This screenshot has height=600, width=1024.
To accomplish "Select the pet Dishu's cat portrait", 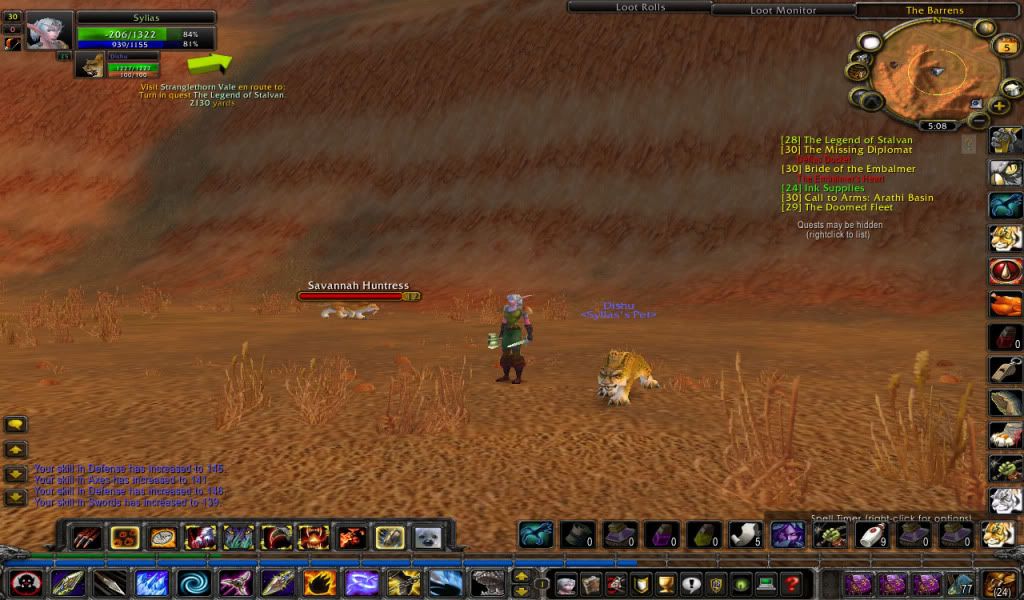I will (91, 65).
